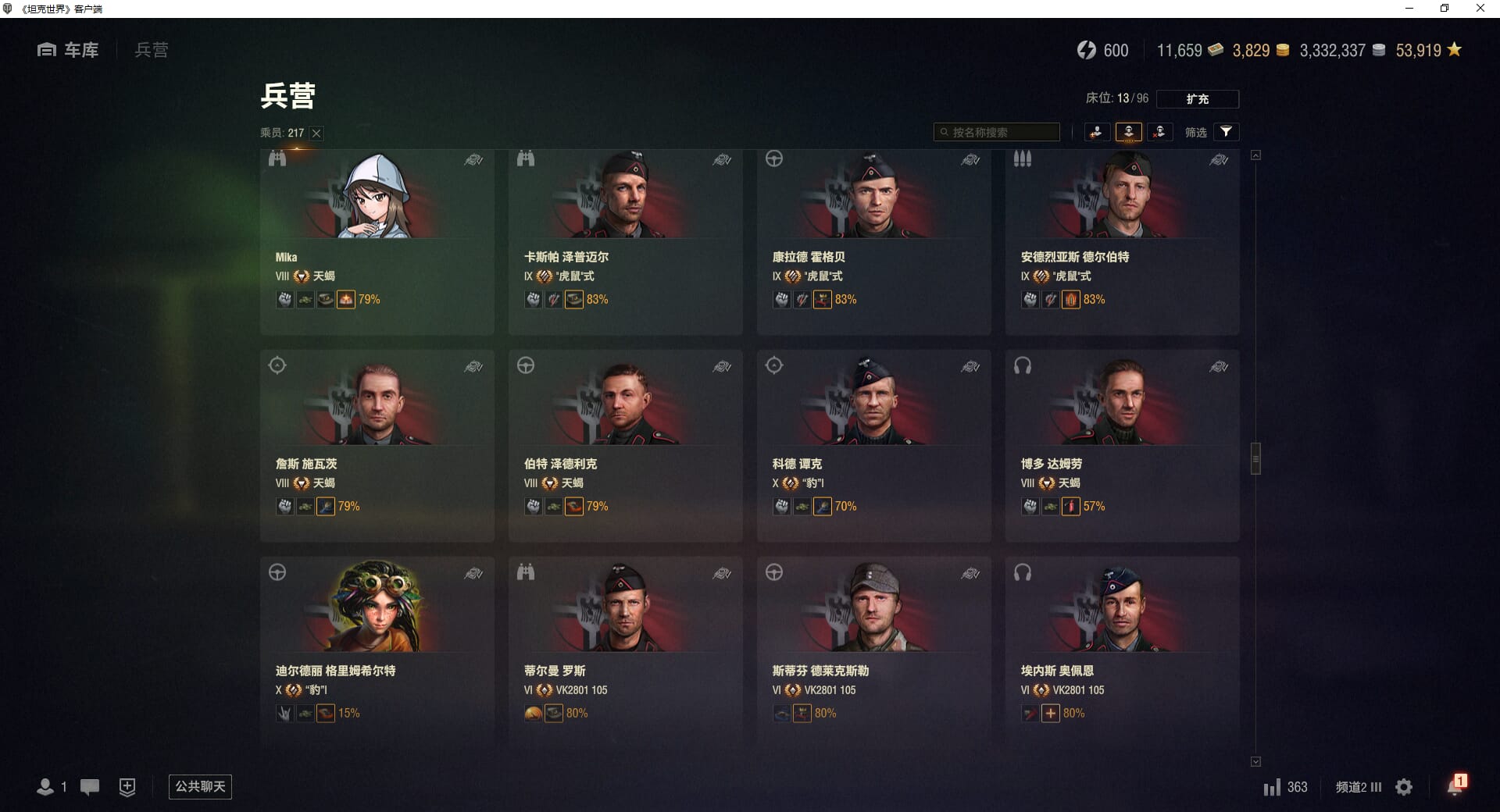Viewport: 1500px width, 812px height.
Task: Select crew member 伯特 泽德利克
Action: click(x=625, y=446)
